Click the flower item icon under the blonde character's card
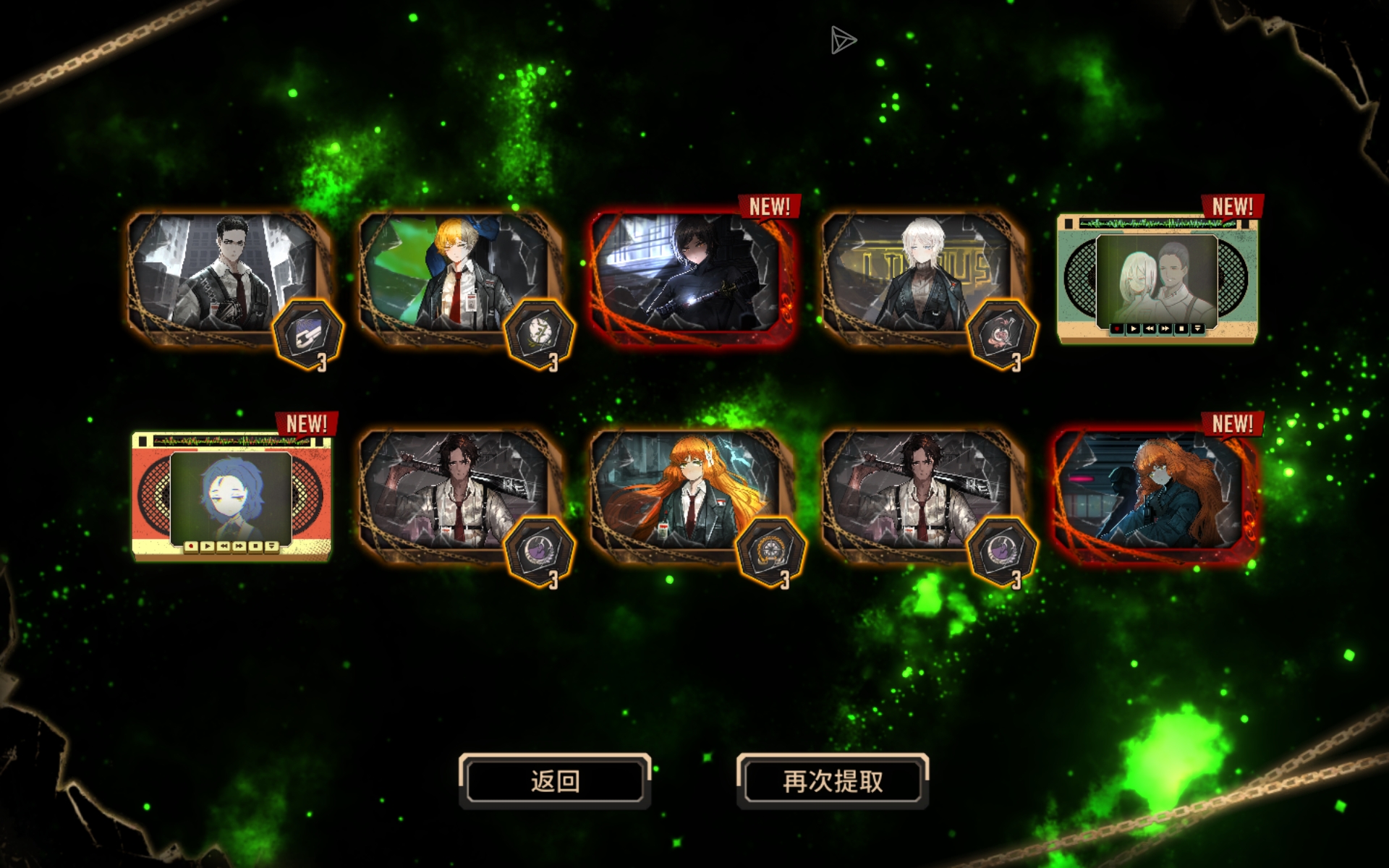The height and width of the screenshot is (868, 1389). point(539,333)
